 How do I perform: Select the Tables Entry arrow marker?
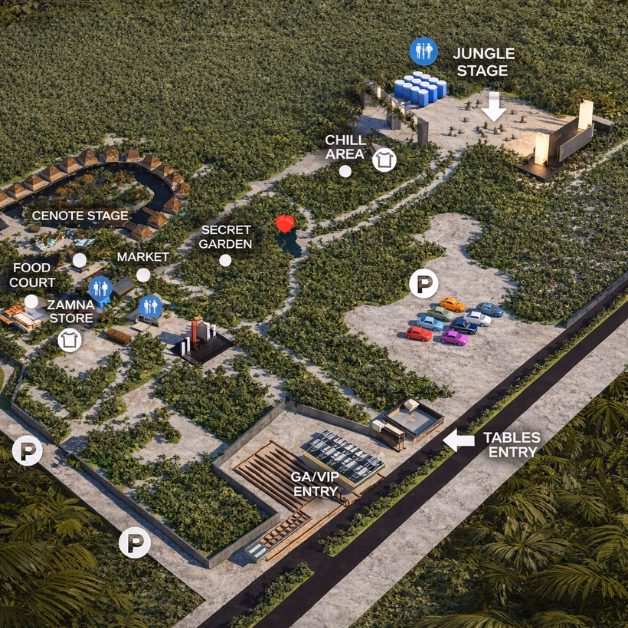coord(459,440)
